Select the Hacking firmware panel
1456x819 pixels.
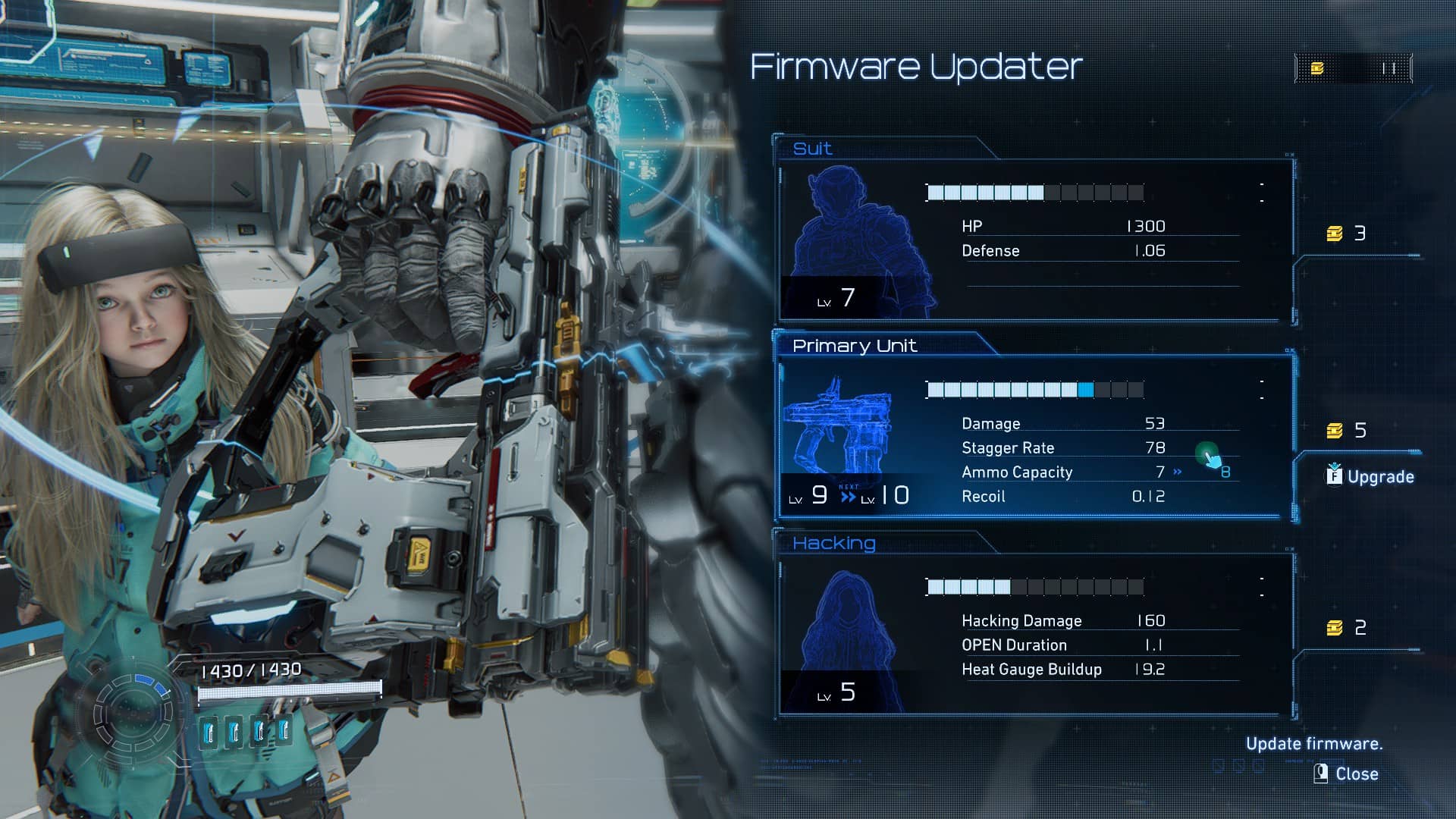[x=1035, y=633]
